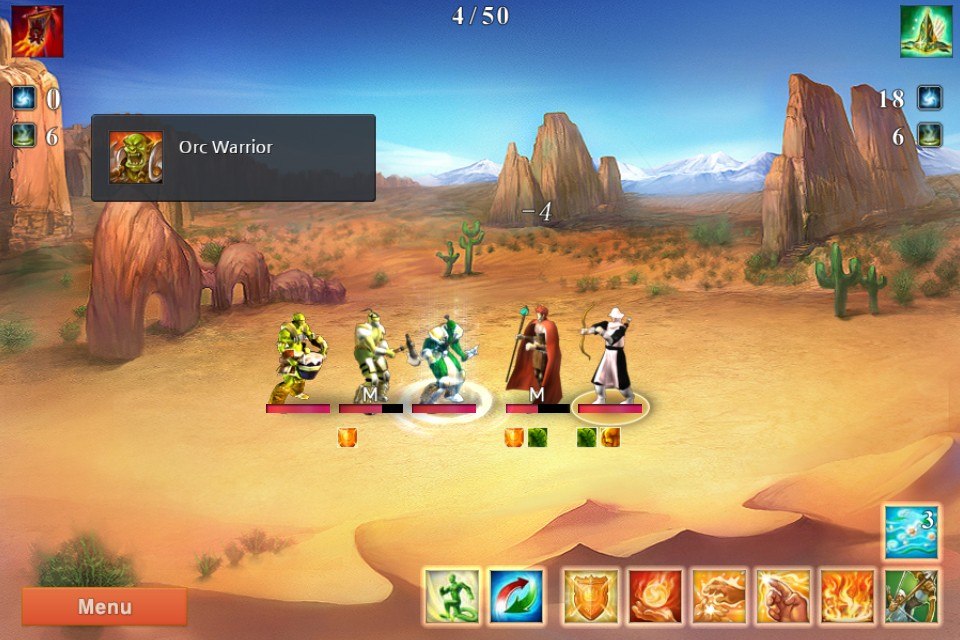Choose the archer bow attack ability
960x640 pixels.
pyautogui.click(x=911, y=596)
